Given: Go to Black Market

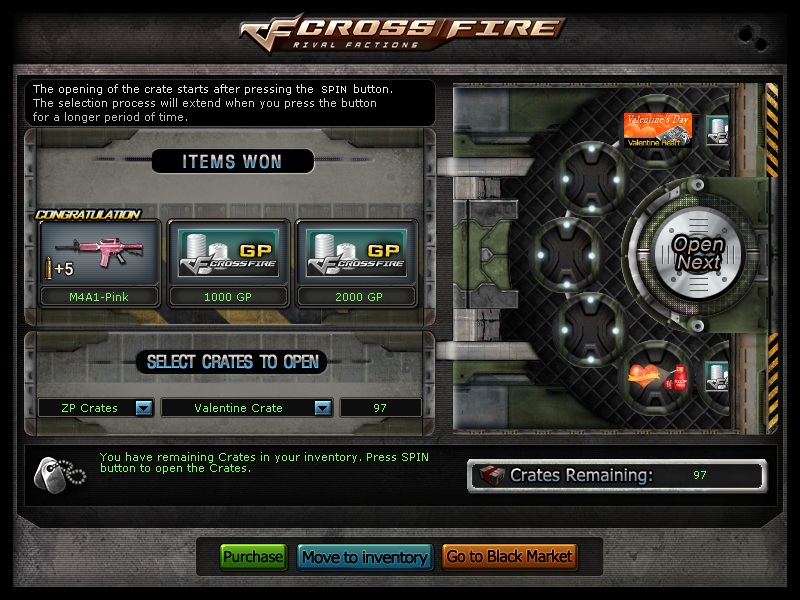Looking at the screenshot, I should tap(509, 557).
